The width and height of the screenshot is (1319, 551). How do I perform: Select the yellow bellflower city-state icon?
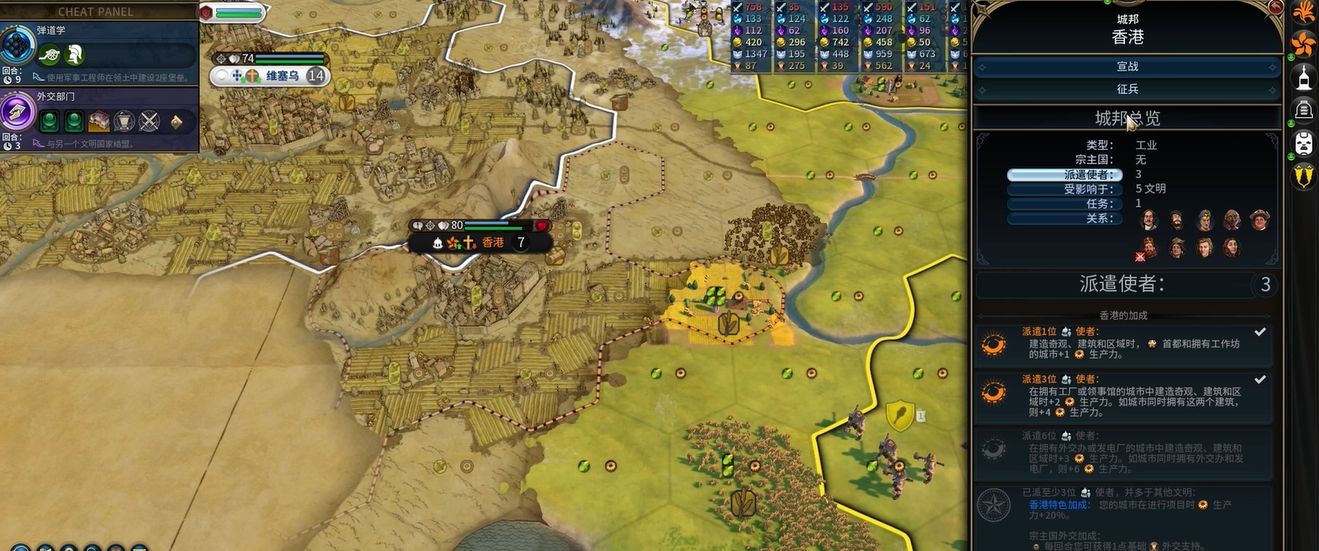point(1304,176)
